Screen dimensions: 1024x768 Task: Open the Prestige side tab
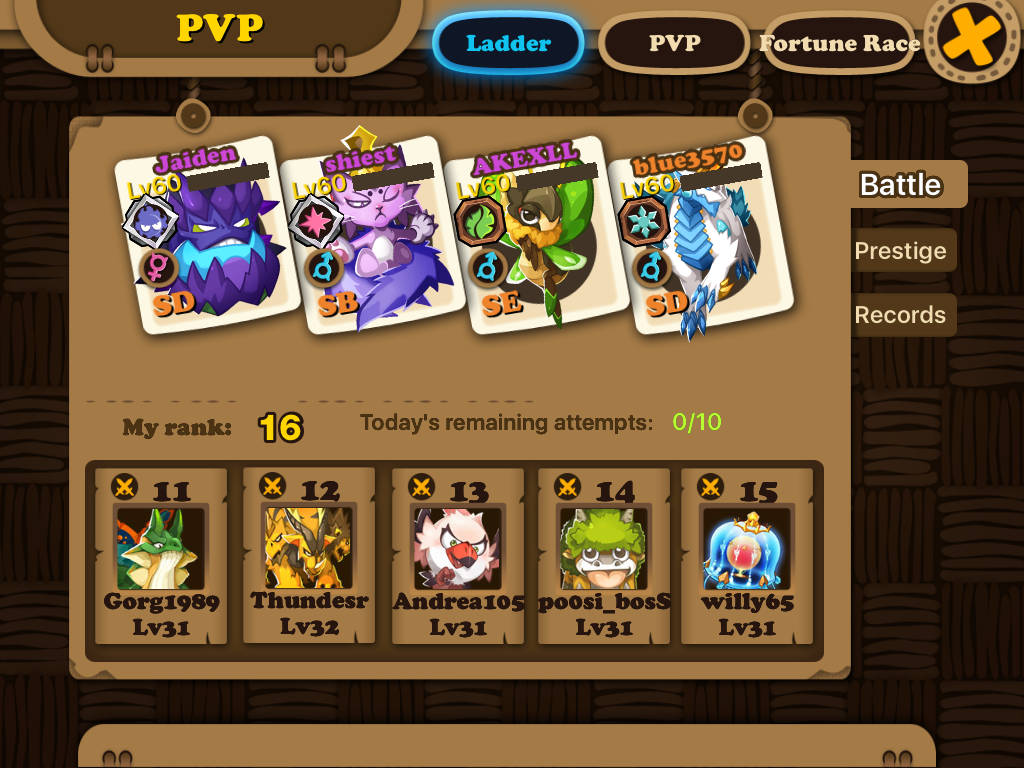[x=900, y=251]
